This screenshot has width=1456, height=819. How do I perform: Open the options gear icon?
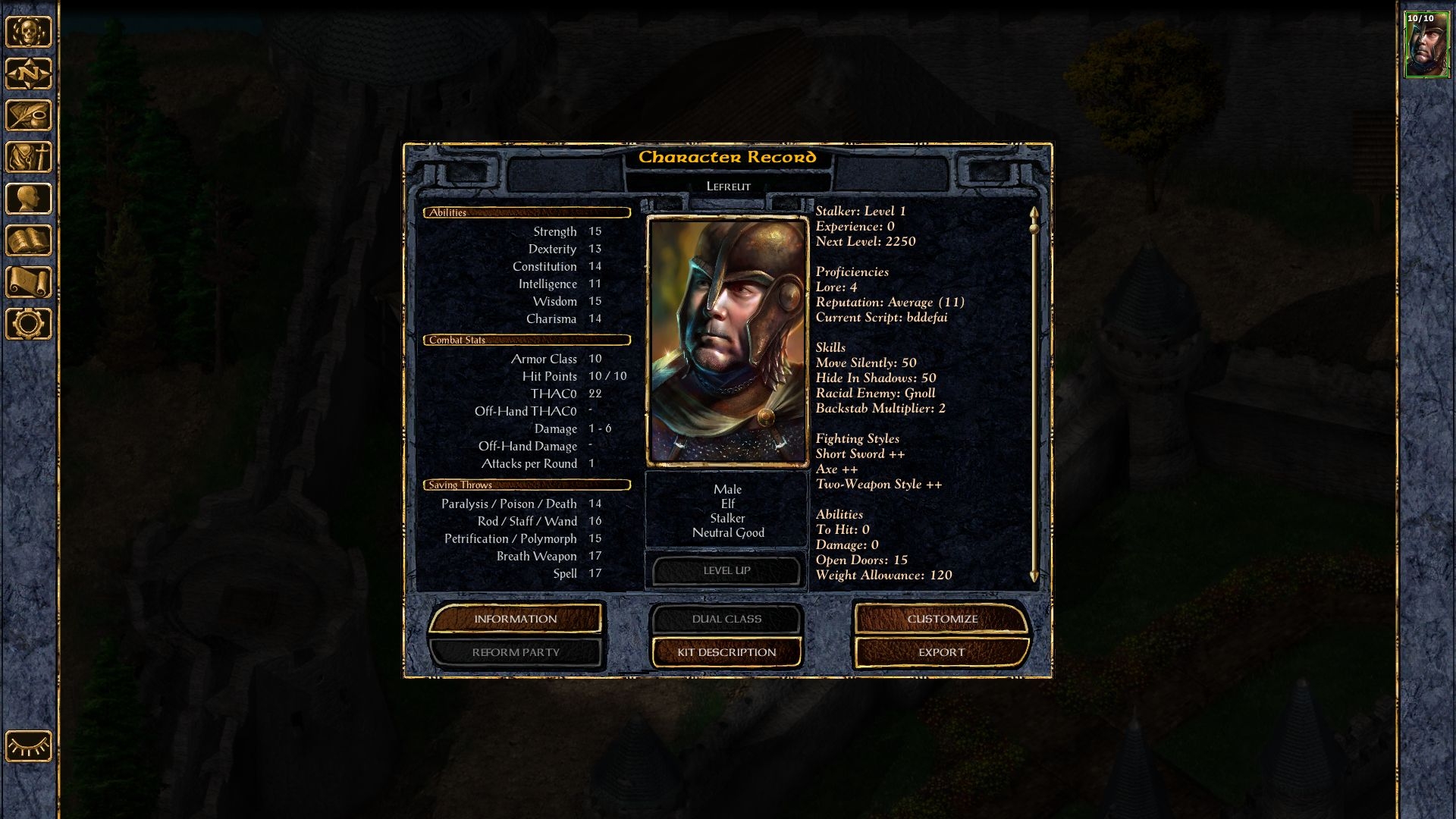(x=29, y=324)
